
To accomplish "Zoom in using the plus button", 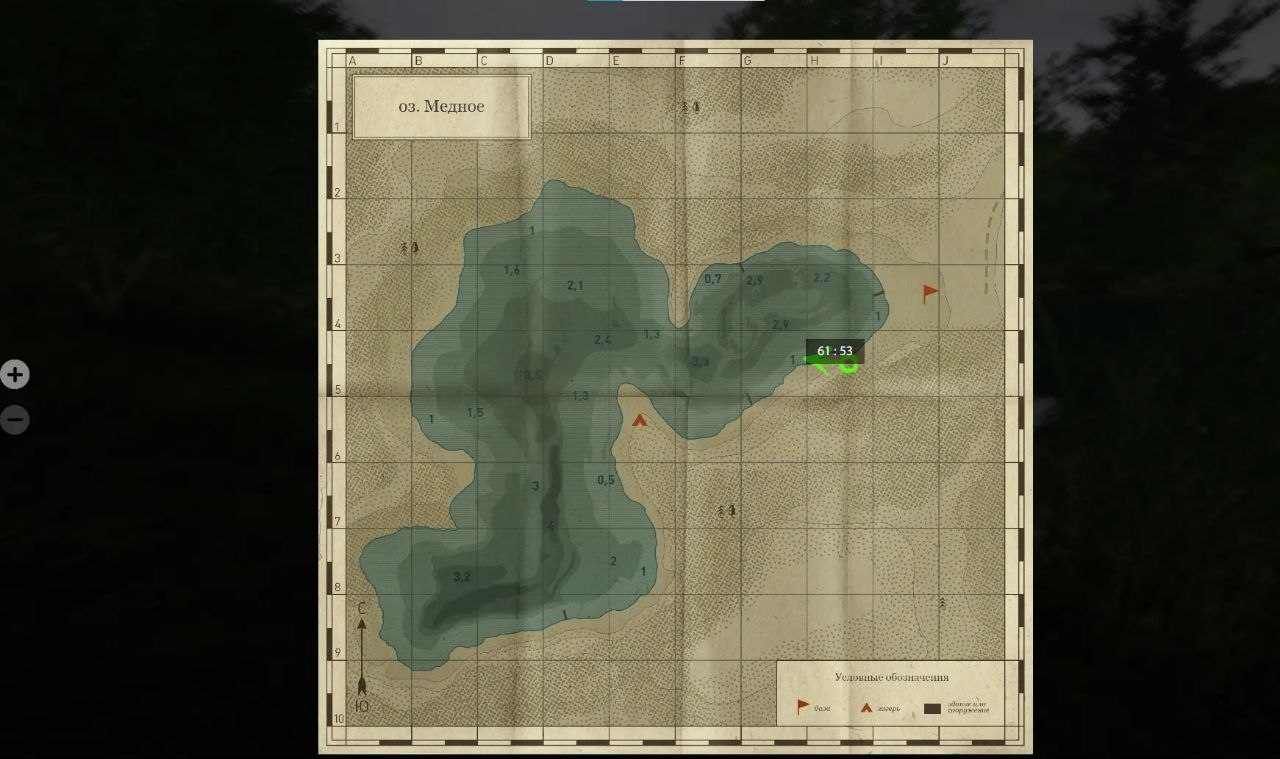I will [x=13, y=374].
